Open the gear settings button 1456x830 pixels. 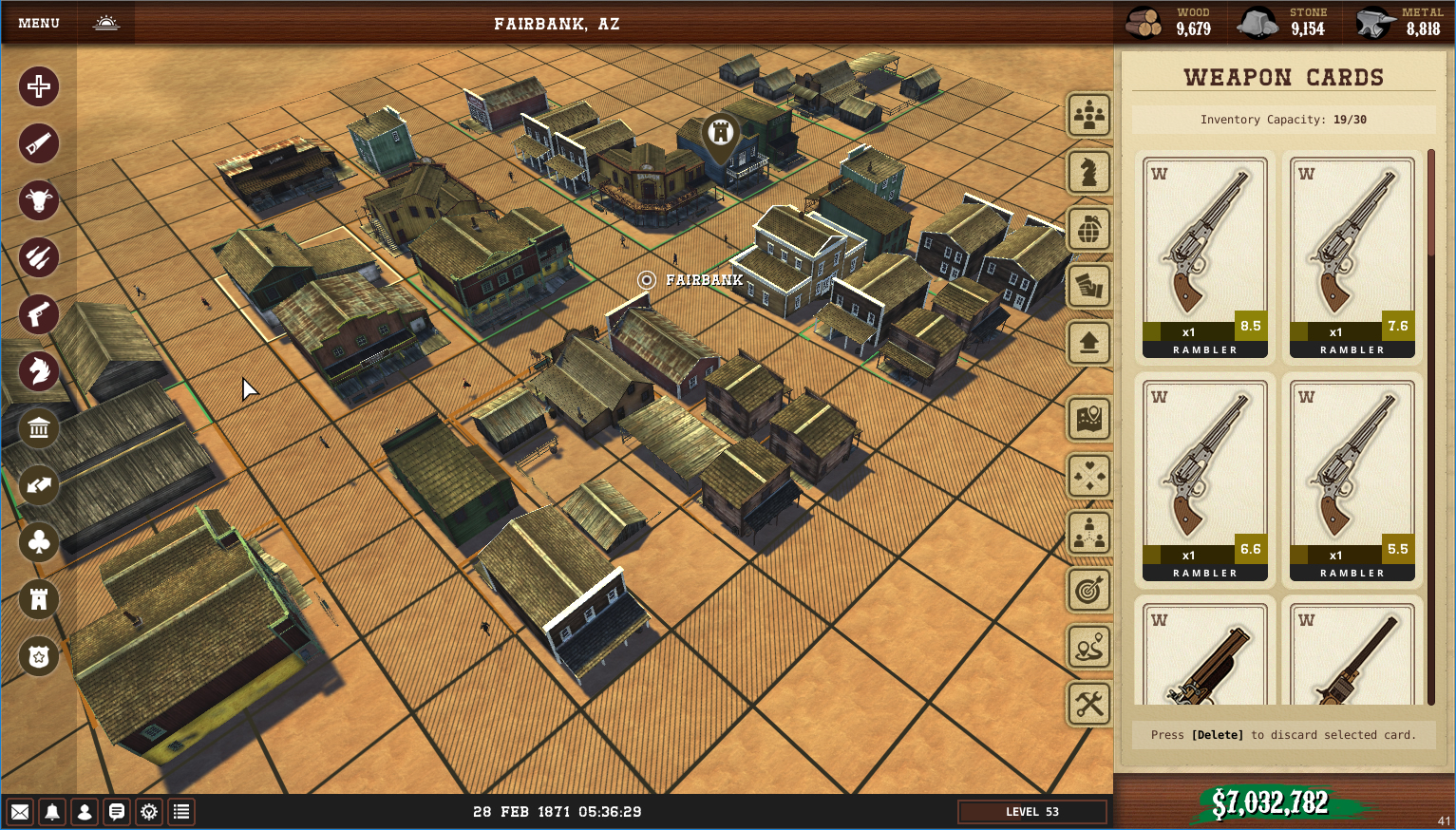[x=149, y=812]
